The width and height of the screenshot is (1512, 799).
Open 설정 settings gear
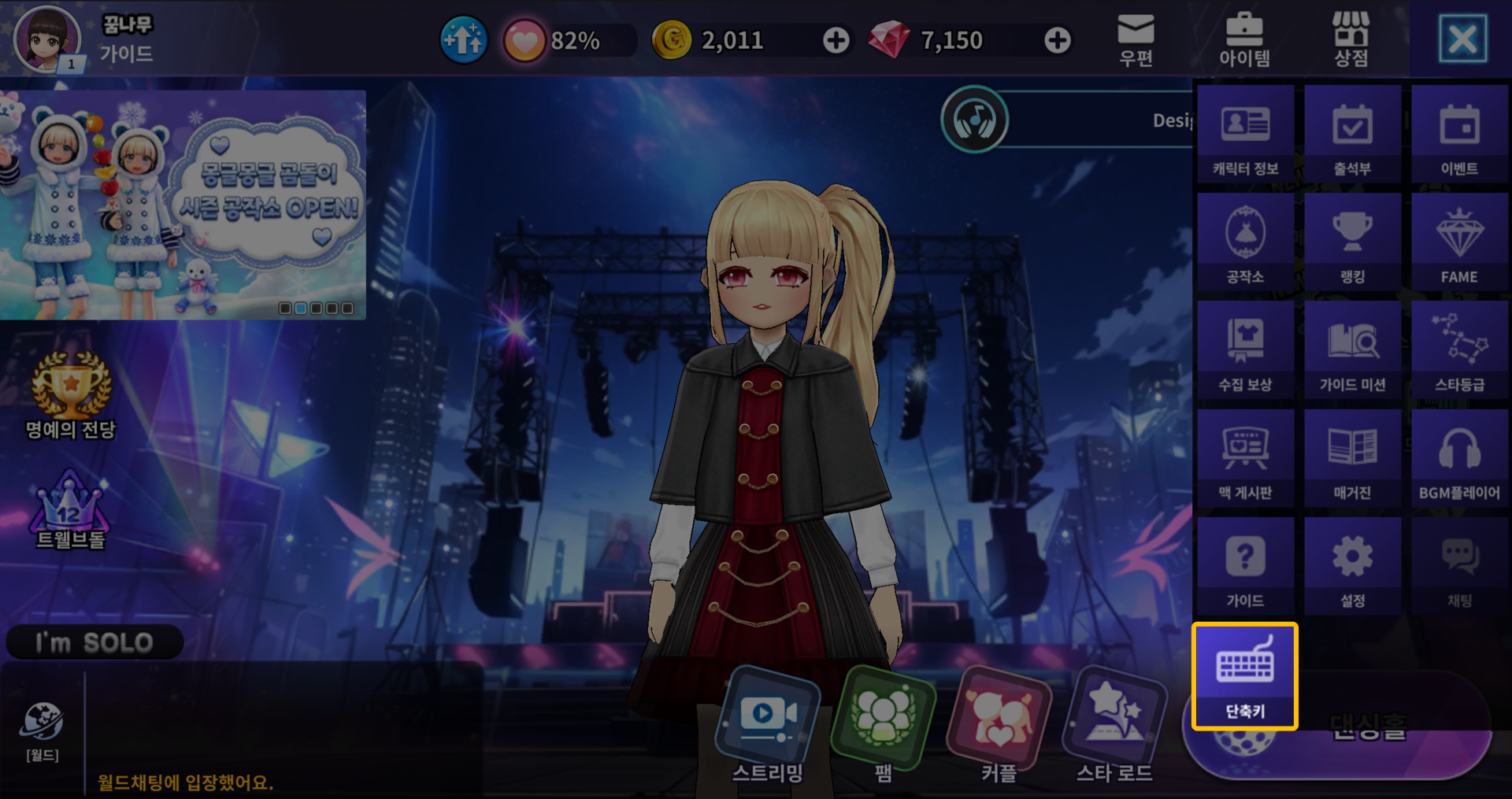coord(1352,566)
